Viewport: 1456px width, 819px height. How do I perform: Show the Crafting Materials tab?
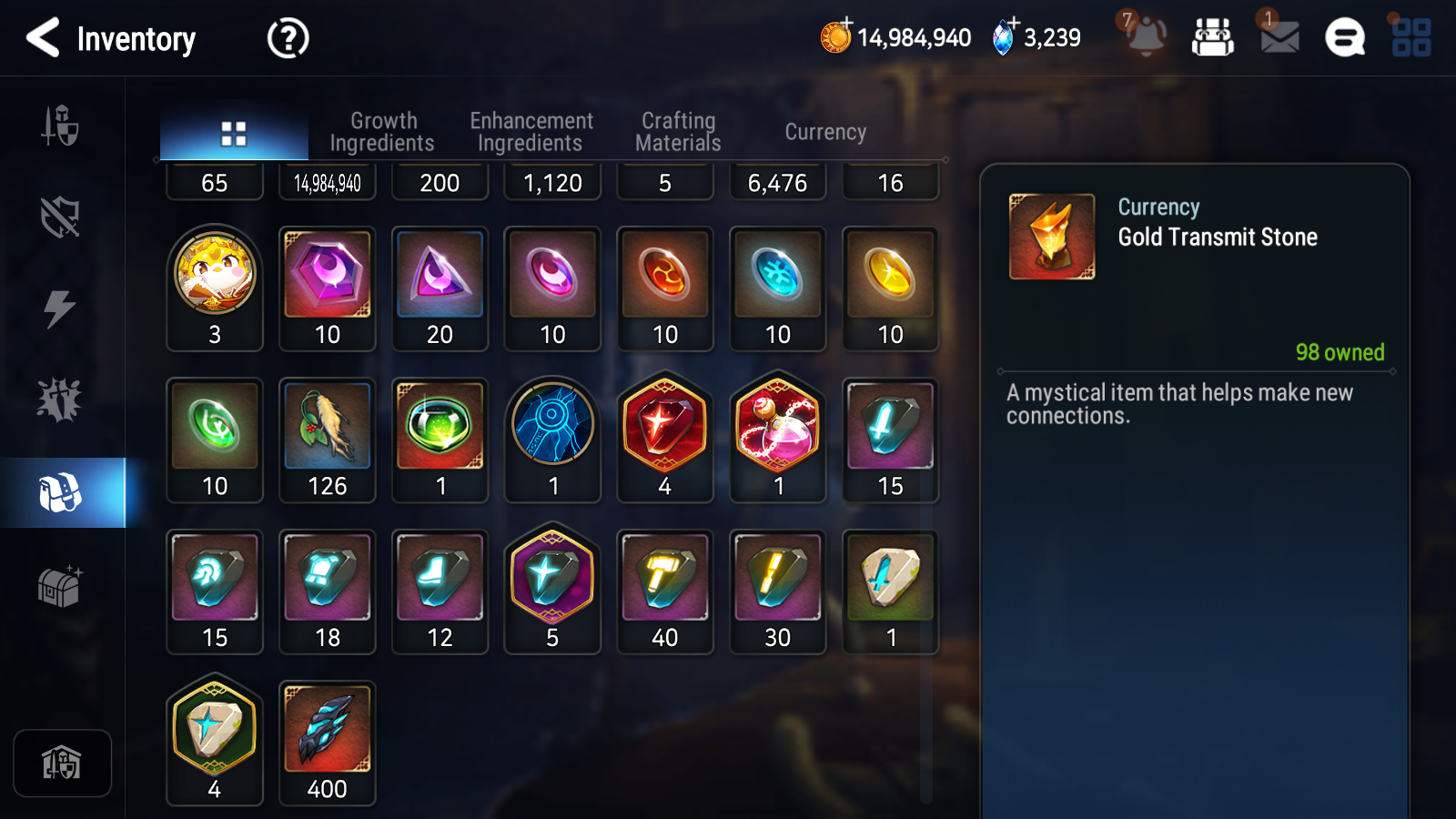[x=678, y=132]
